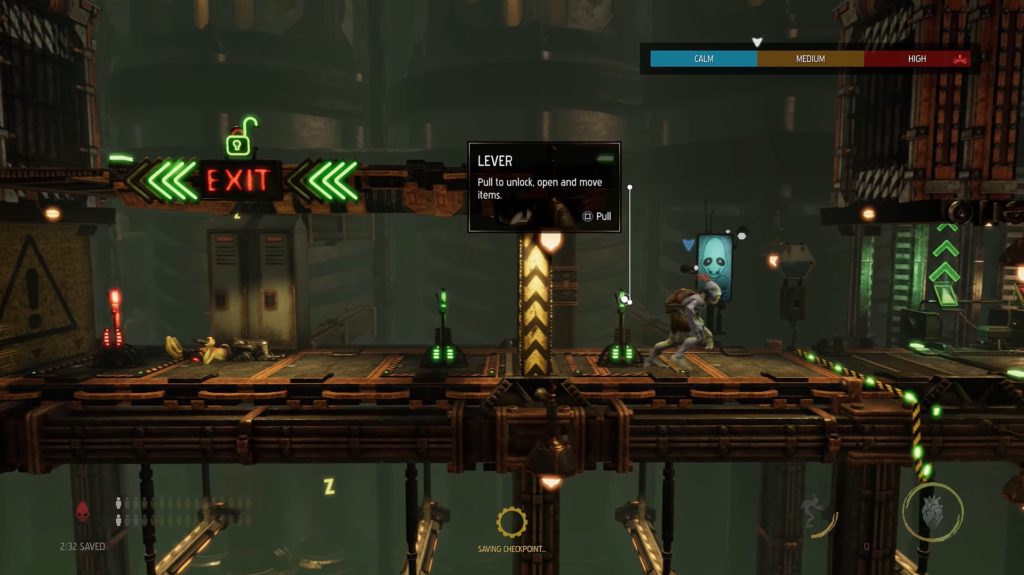Viewport: 1024px width, 575px height.
Task: Click the Saving Checkpoint gear icon
Action: [x=511, y=520]
